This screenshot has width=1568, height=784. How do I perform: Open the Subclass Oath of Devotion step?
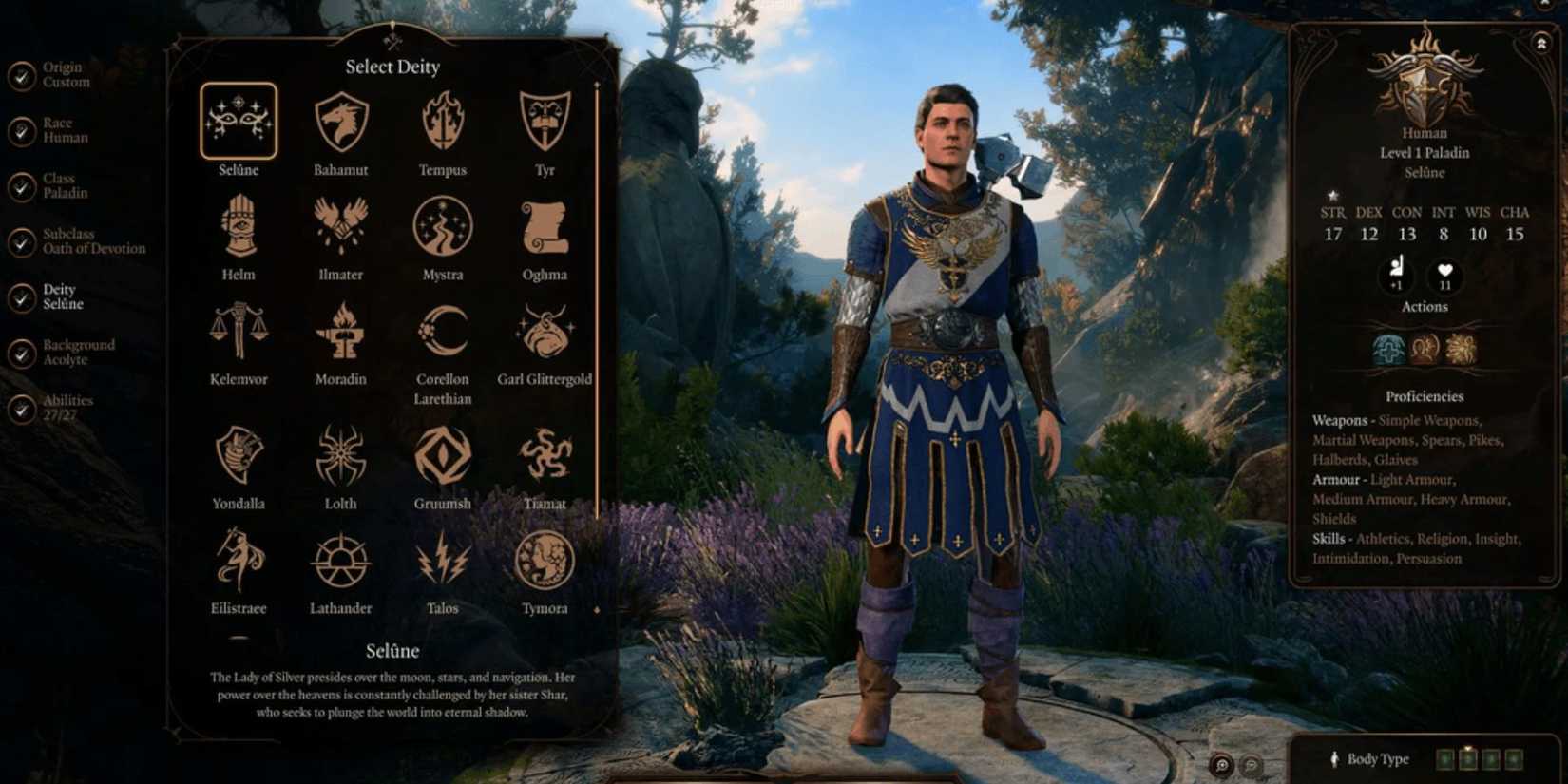click(86, 239)
